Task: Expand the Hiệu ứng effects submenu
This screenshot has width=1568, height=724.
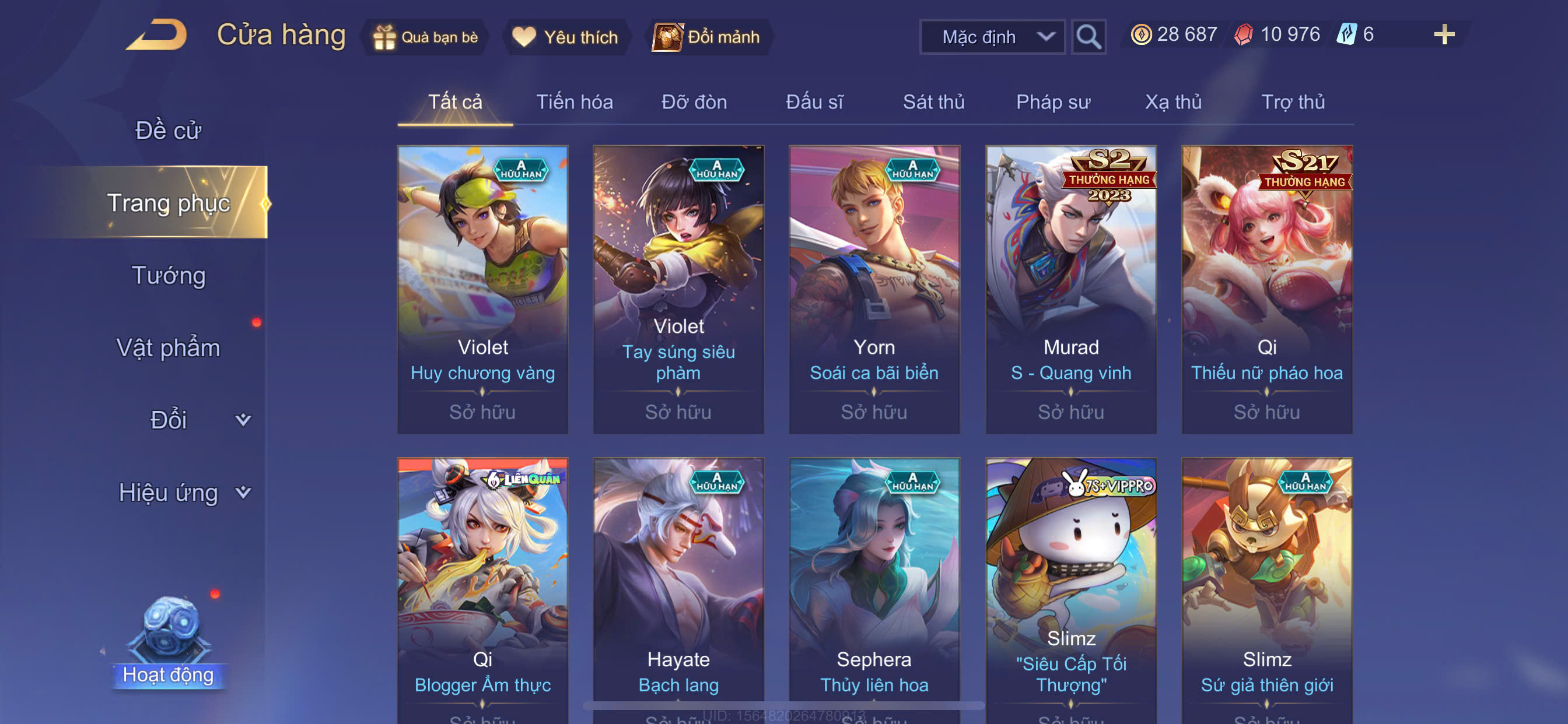Action: pos(183,493)
